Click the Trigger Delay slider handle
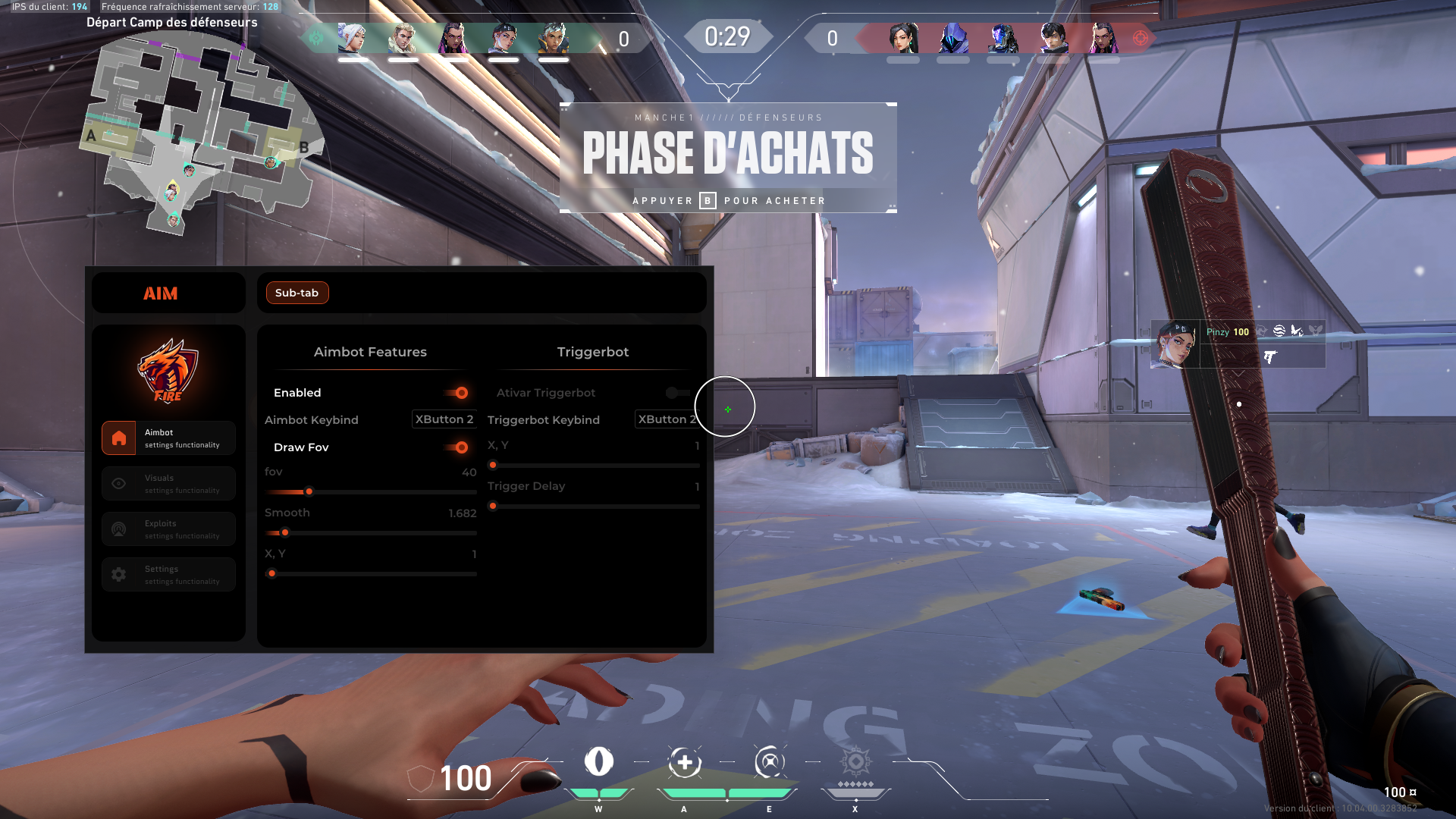Screen dimensions: 1456x819 [x=493, y=506]
